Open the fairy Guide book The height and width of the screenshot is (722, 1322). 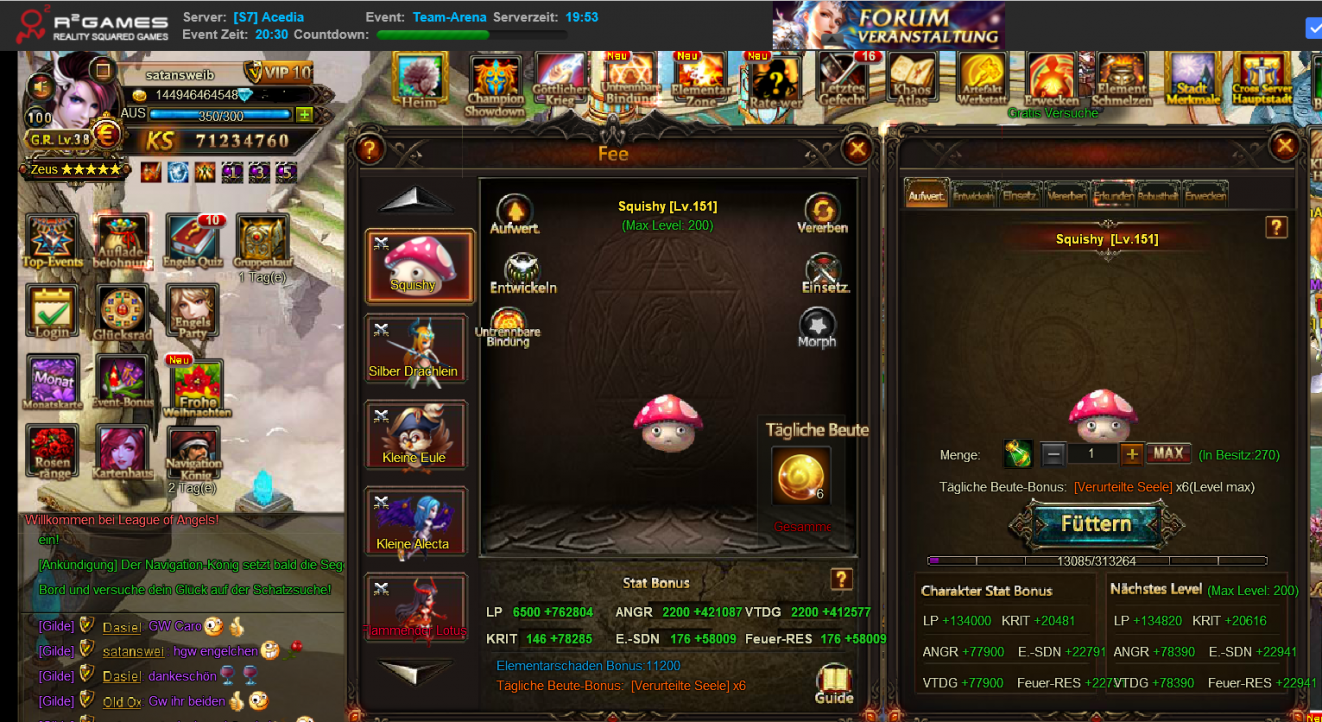833,683
